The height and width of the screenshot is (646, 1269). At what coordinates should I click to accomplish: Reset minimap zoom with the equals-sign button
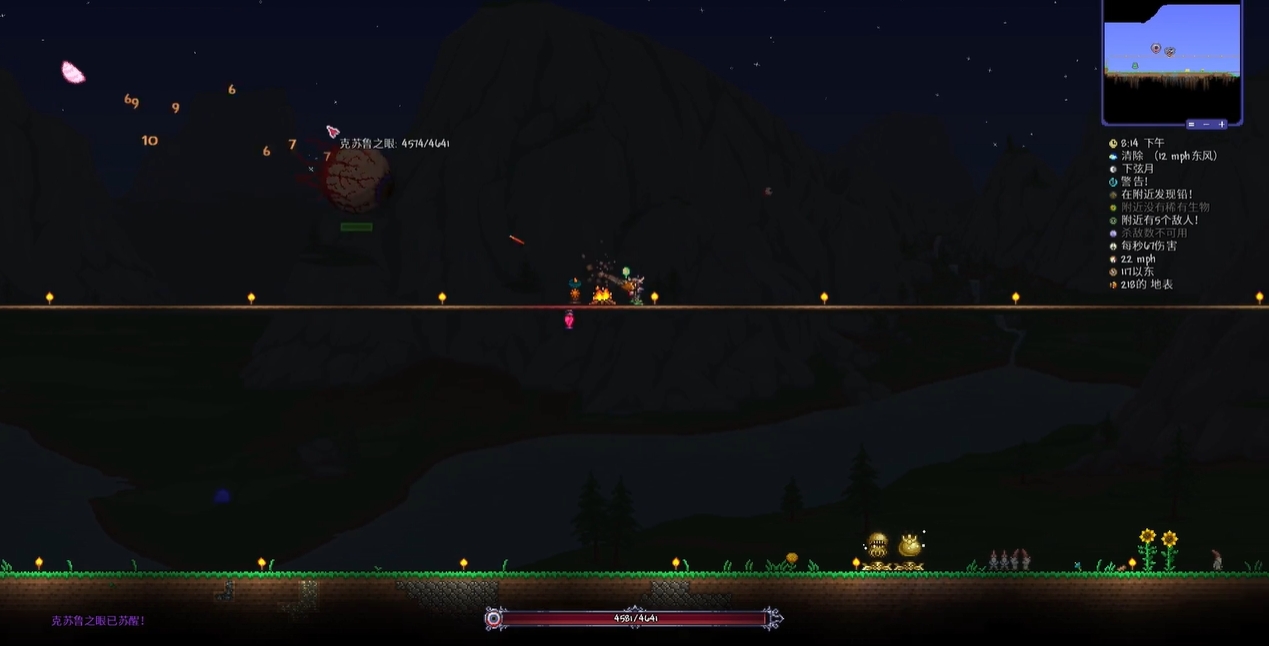coord(1192,124)
